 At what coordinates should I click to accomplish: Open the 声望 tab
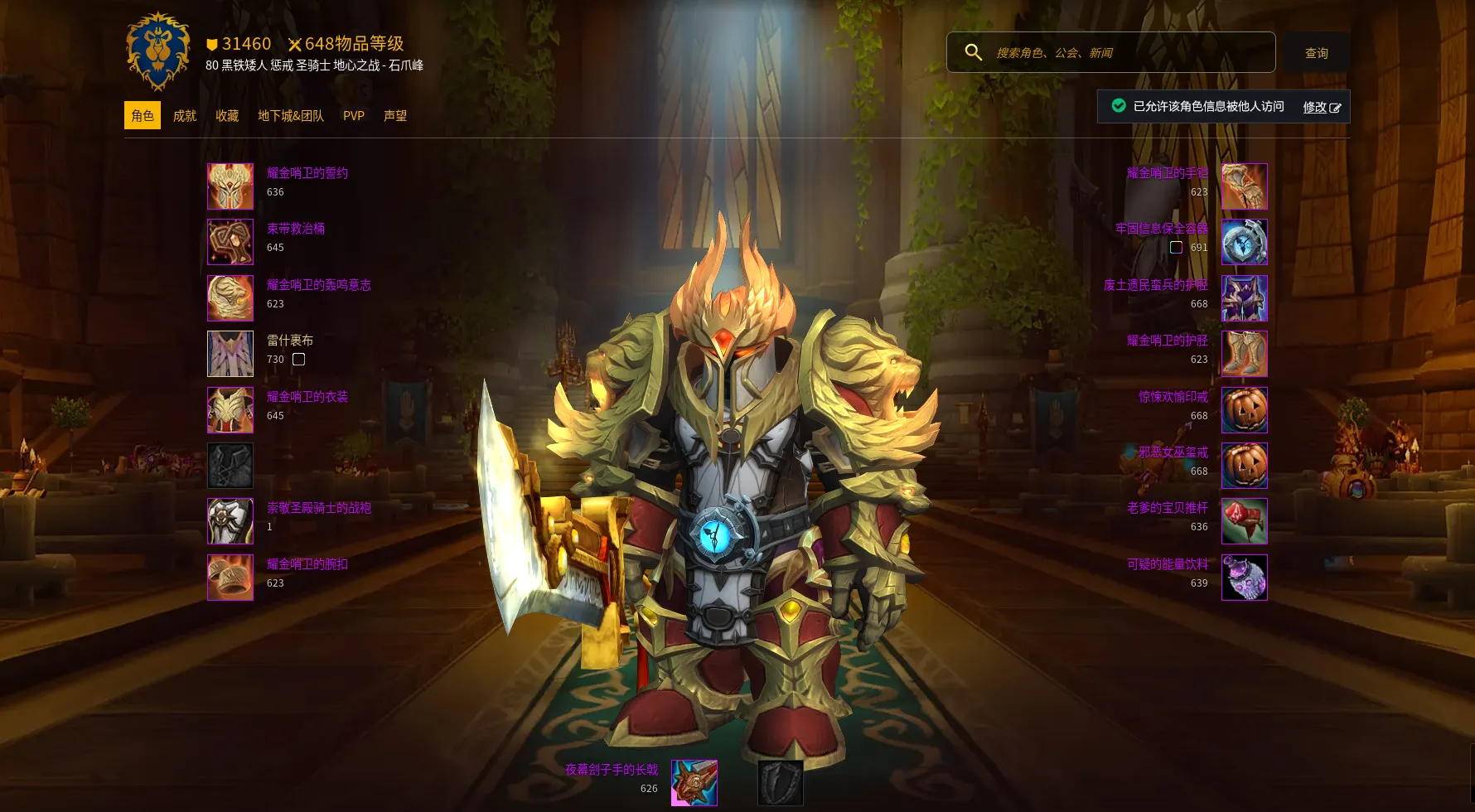(395, 116)
